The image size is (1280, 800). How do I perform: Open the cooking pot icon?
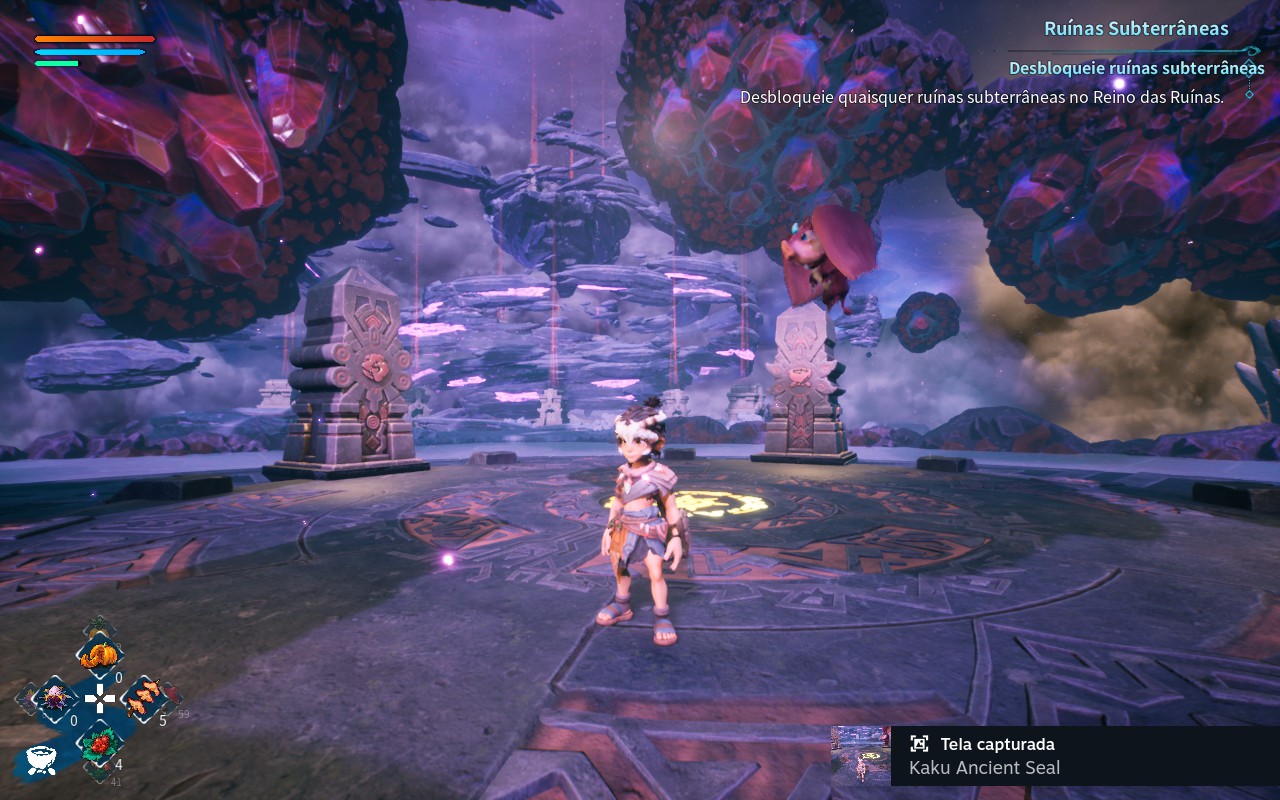pyautogui.click(x=40, y=760)
